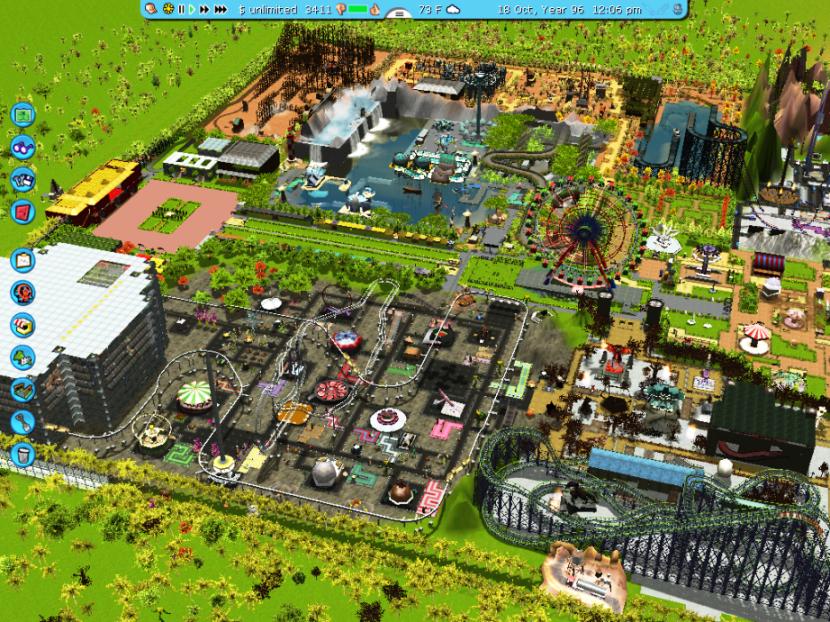Open the rides construction icon
The width and height of the screenshot is (830, 622).
pyautogui.click(x=22, y=293)
